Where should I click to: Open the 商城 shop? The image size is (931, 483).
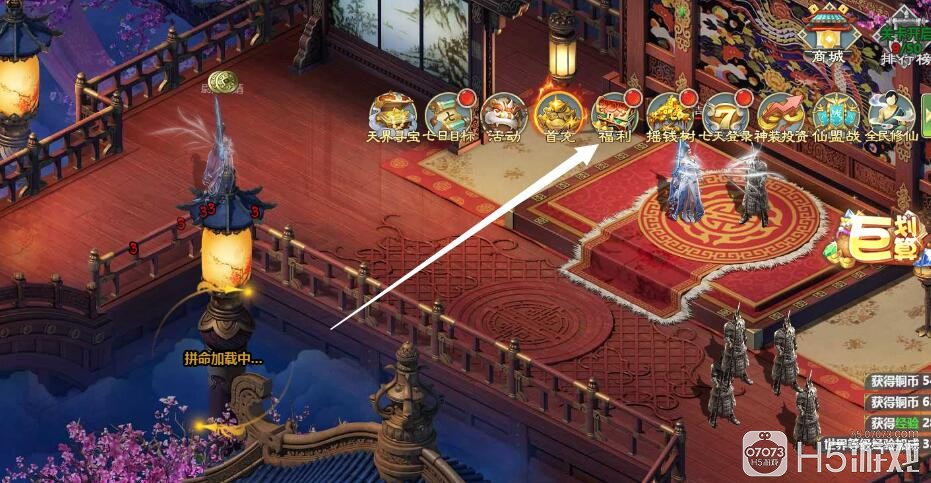tap(827, 34)
